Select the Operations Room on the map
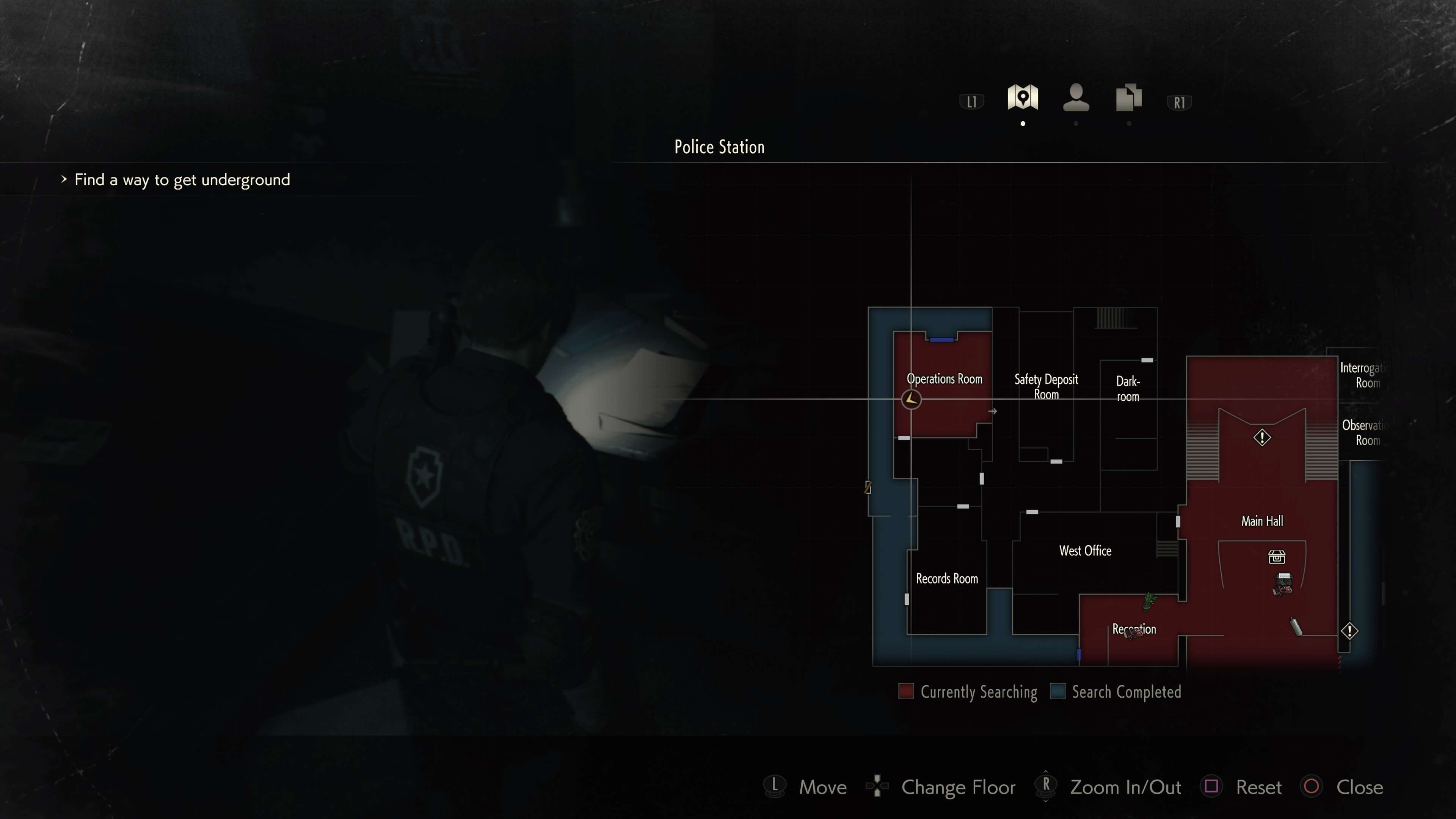 pos(944,379)
